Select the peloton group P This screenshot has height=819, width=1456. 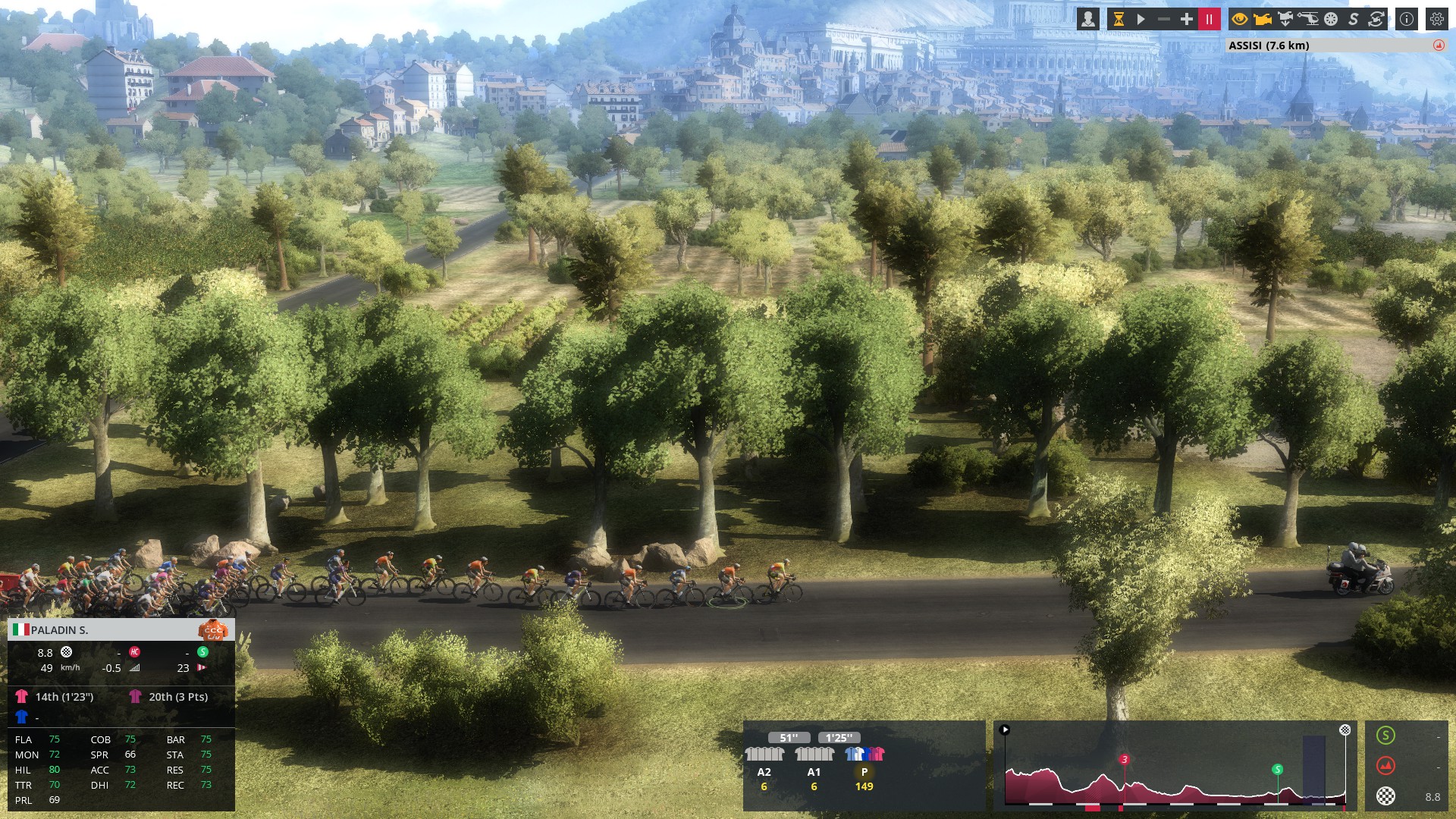click(864, 763)
